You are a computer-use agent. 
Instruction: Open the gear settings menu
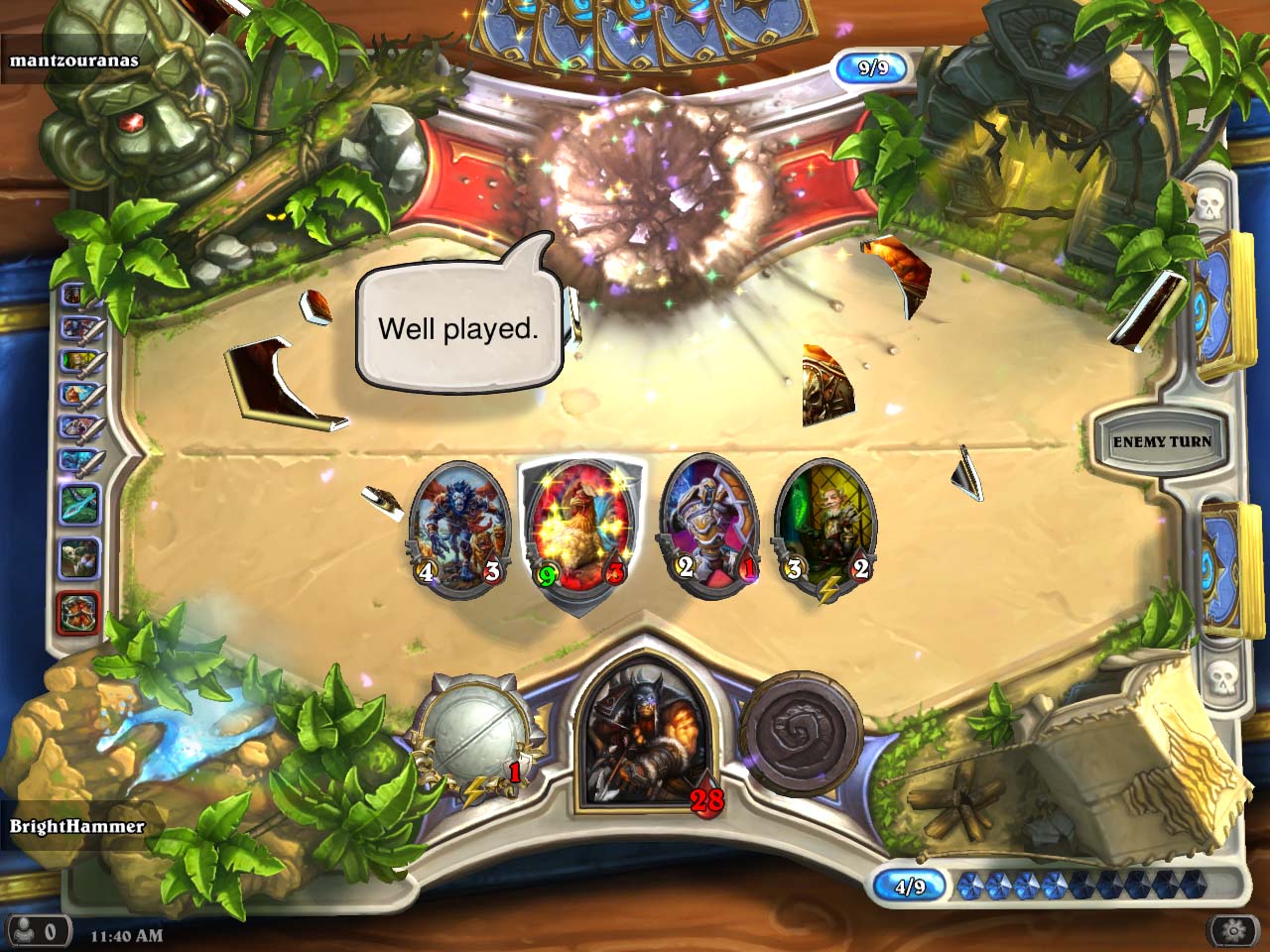pos(1233,931)
